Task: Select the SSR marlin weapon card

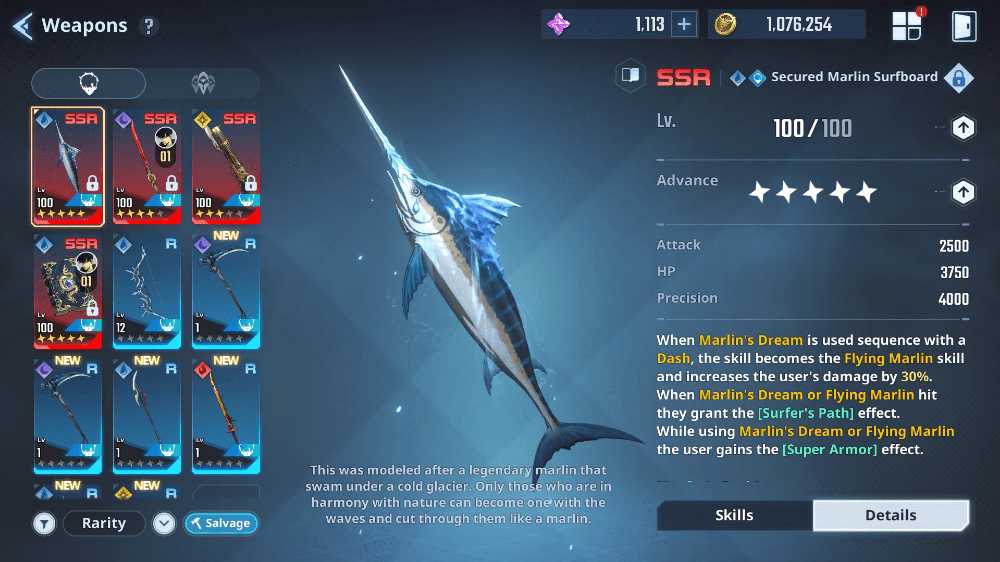Action: pos(67,166)
